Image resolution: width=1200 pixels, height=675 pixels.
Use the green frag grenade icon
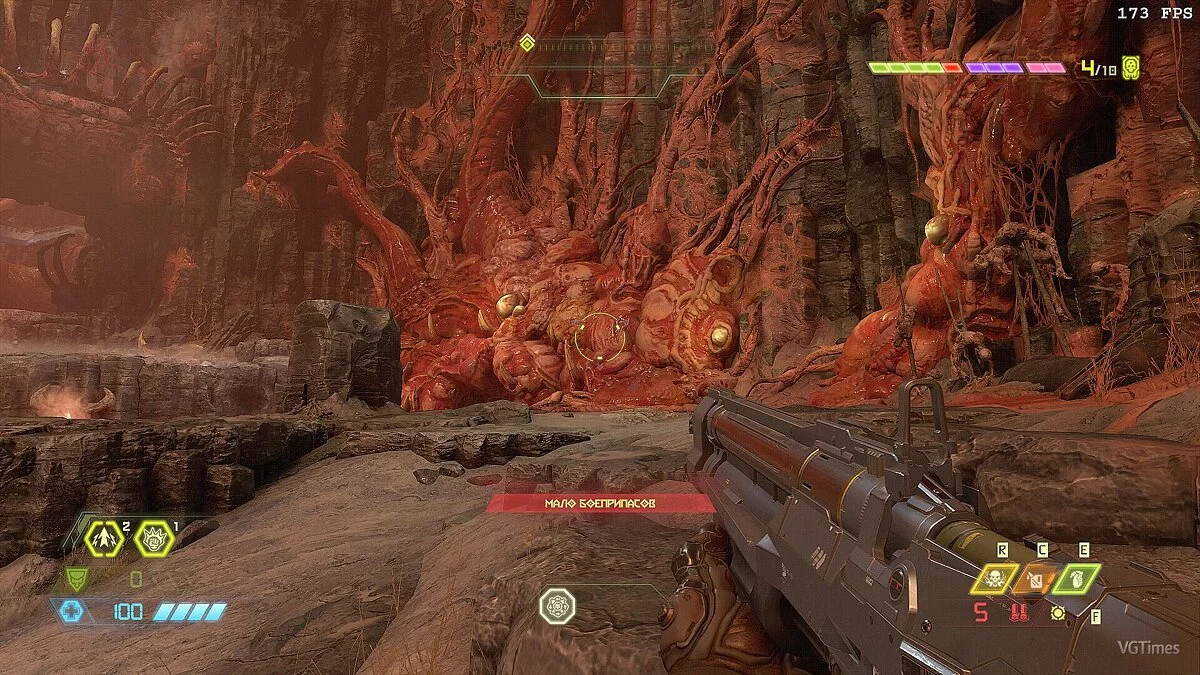click(x=1076, y=578)
